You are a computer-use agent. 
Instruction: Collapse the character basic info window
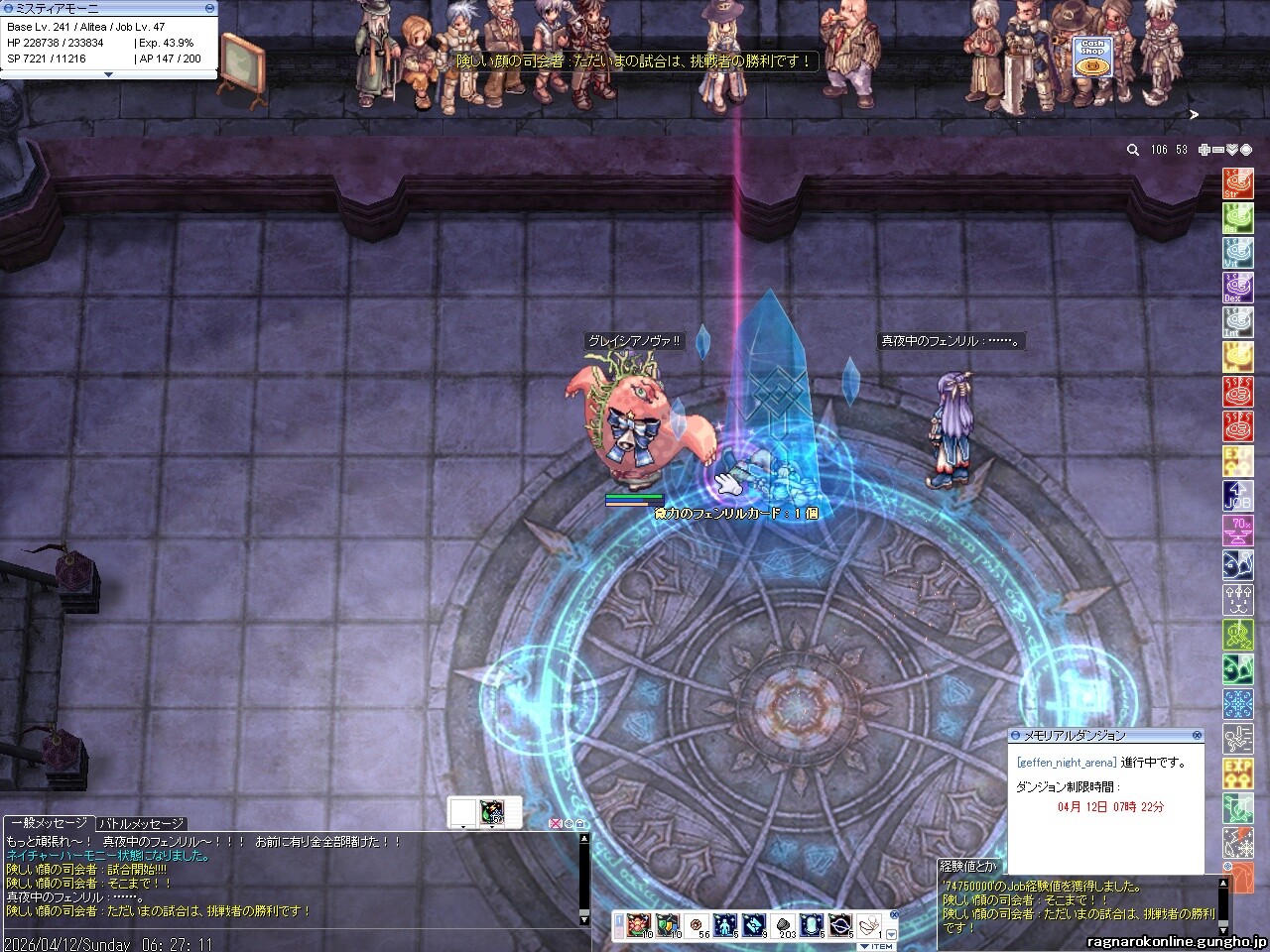[x=108, y=74]
